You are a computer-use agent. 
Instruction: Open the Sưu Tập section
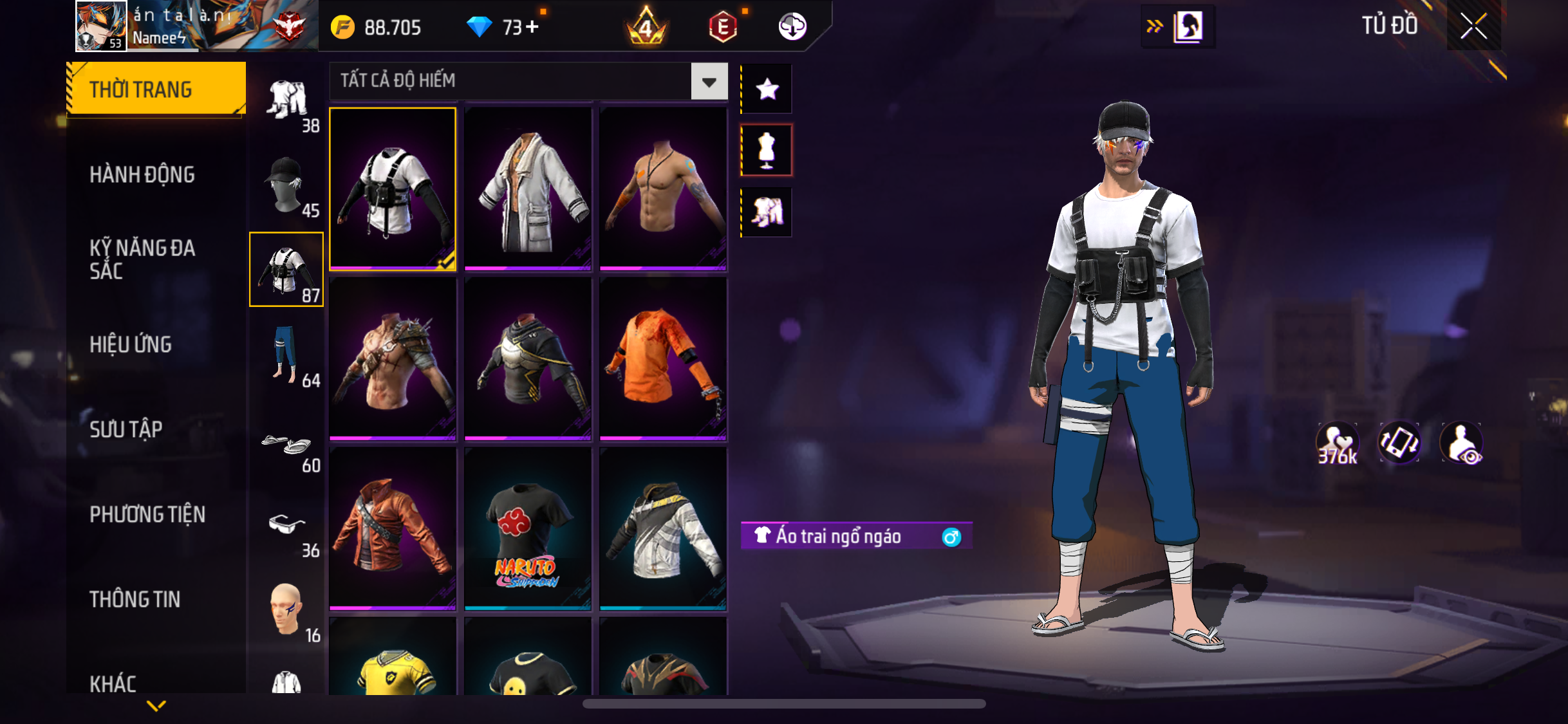coord(126,429)
